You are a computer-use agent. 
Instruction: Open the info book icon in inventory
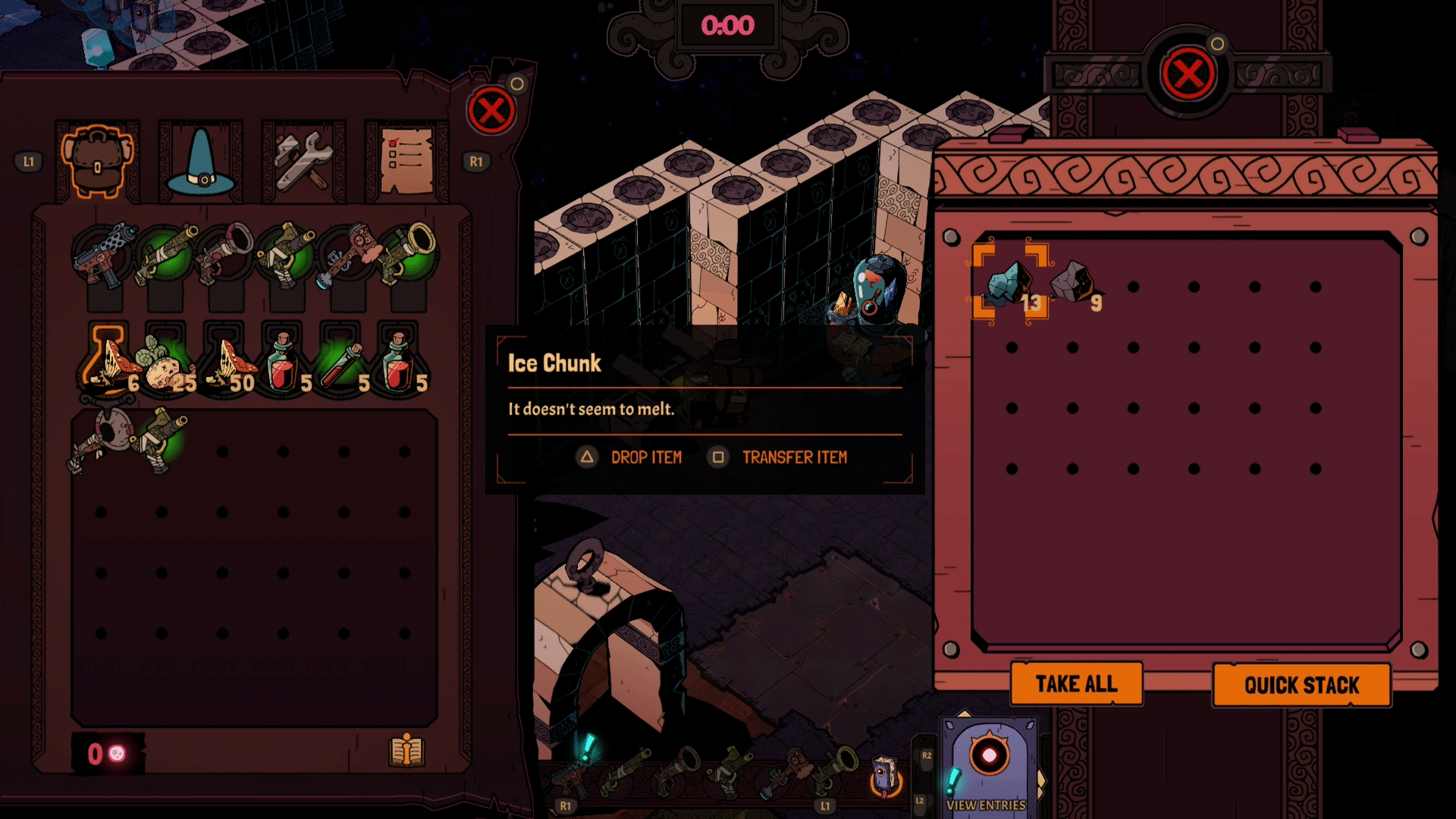(x=406, y=751)
